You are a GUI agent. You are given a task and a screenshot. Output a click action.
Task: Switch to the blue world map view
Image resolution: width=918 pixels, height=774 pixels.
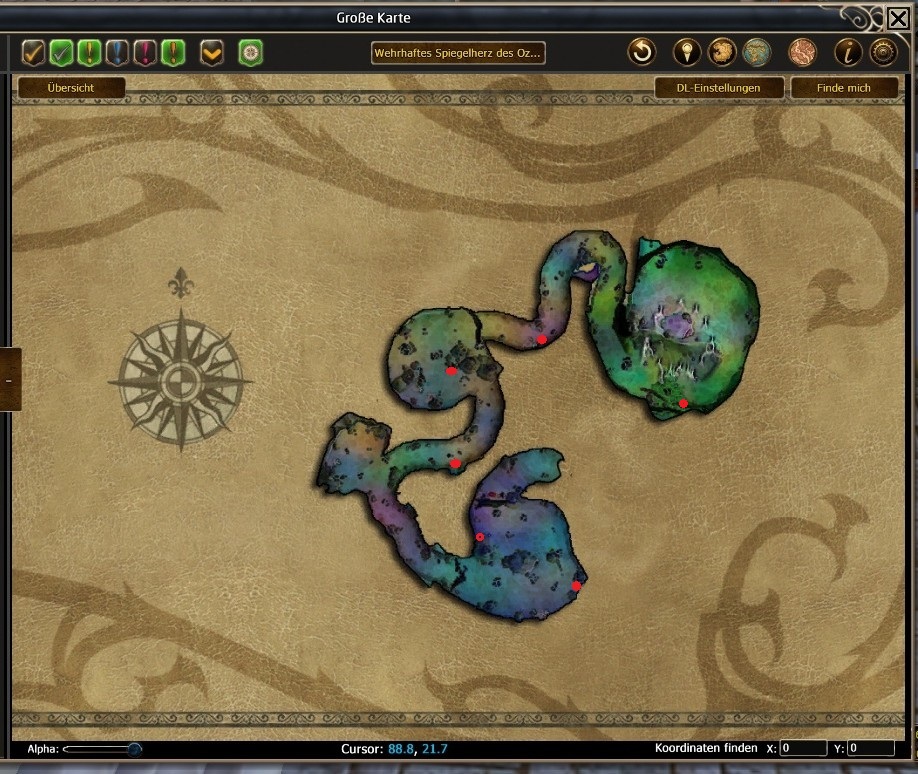click(x=757, y=52)
